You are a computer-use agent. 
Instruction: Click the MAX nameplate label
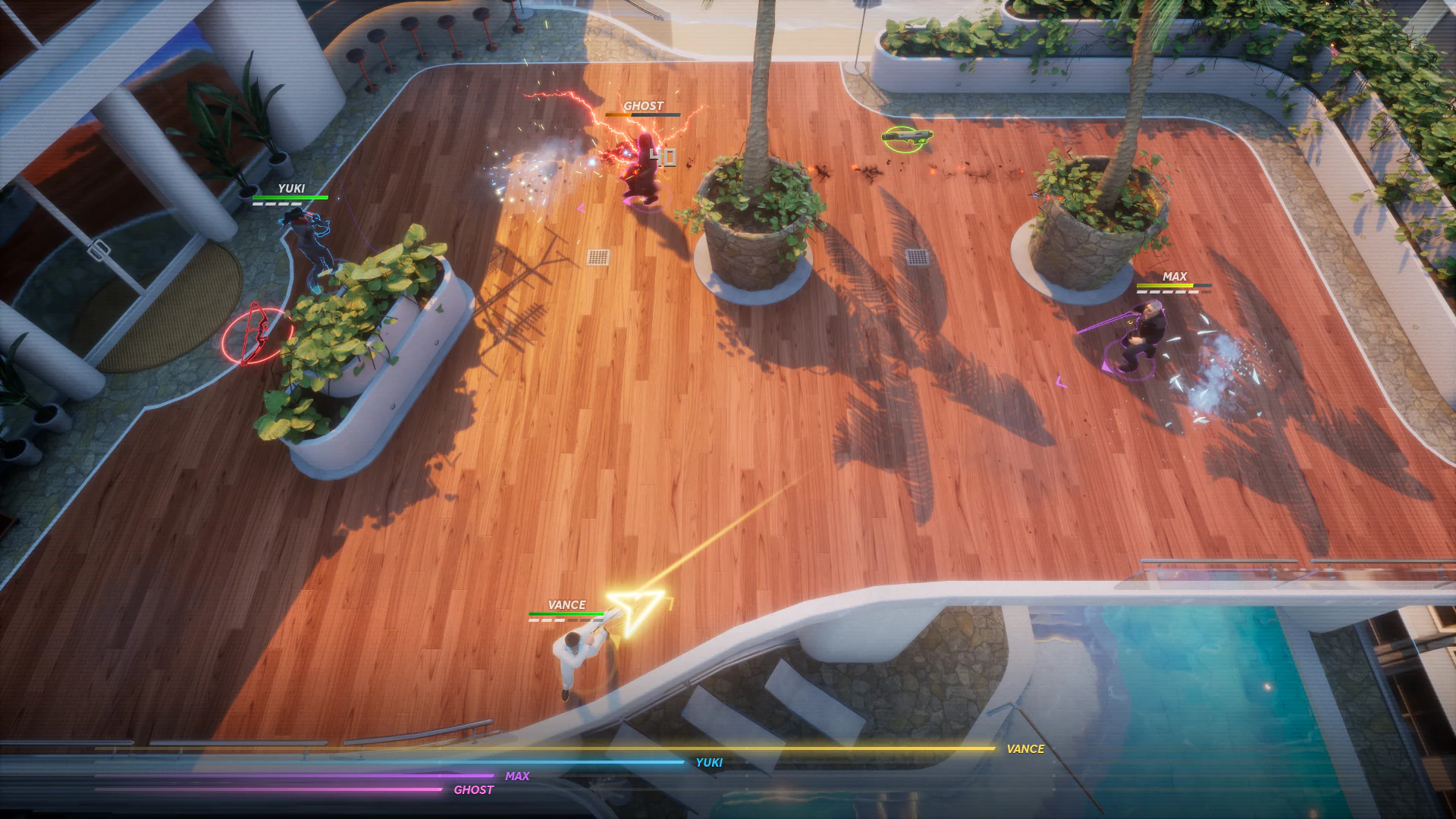(x=1174, y=277)
